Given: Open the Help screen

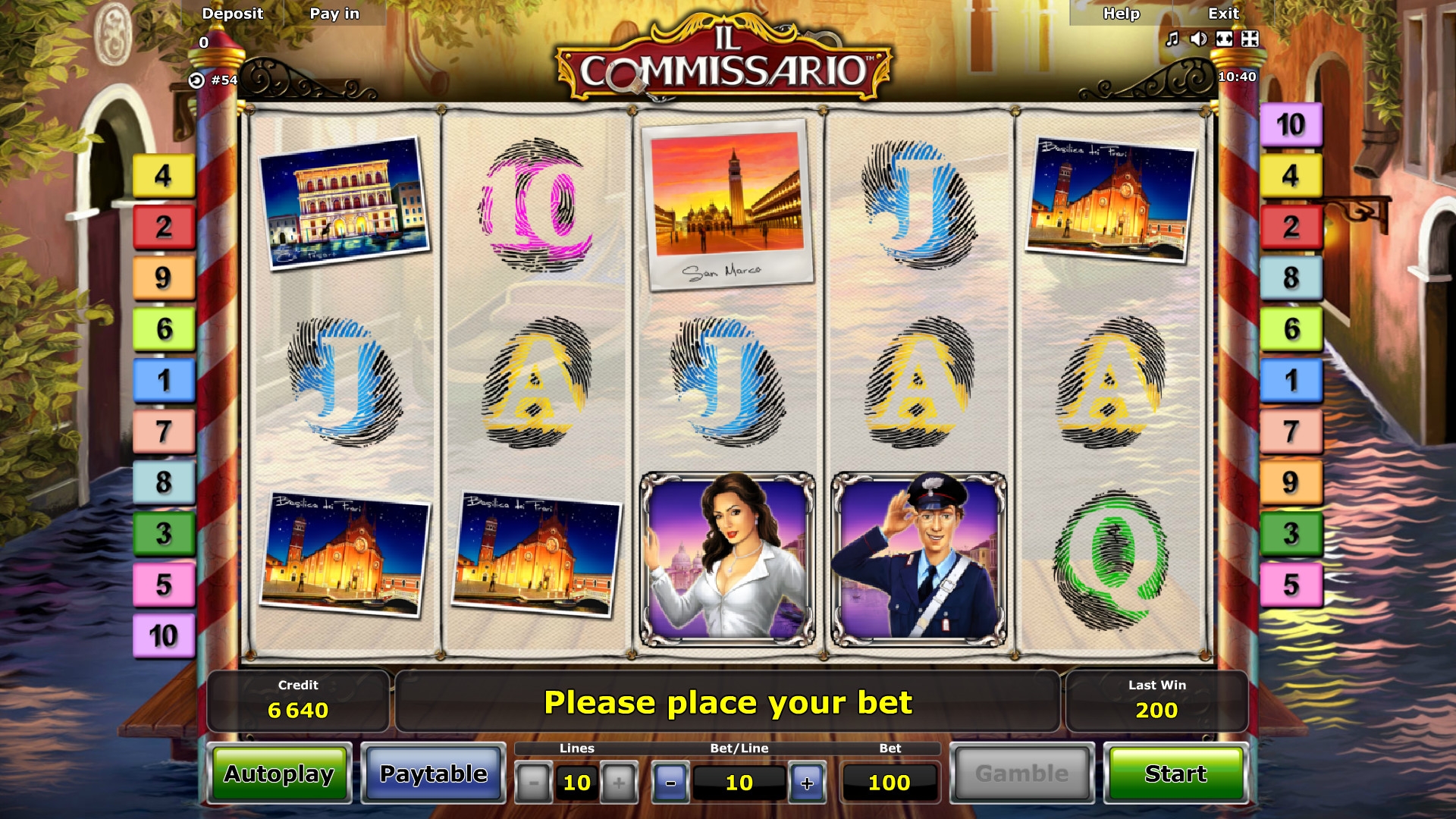Looking at the screenshot, I should [1121, 14].
